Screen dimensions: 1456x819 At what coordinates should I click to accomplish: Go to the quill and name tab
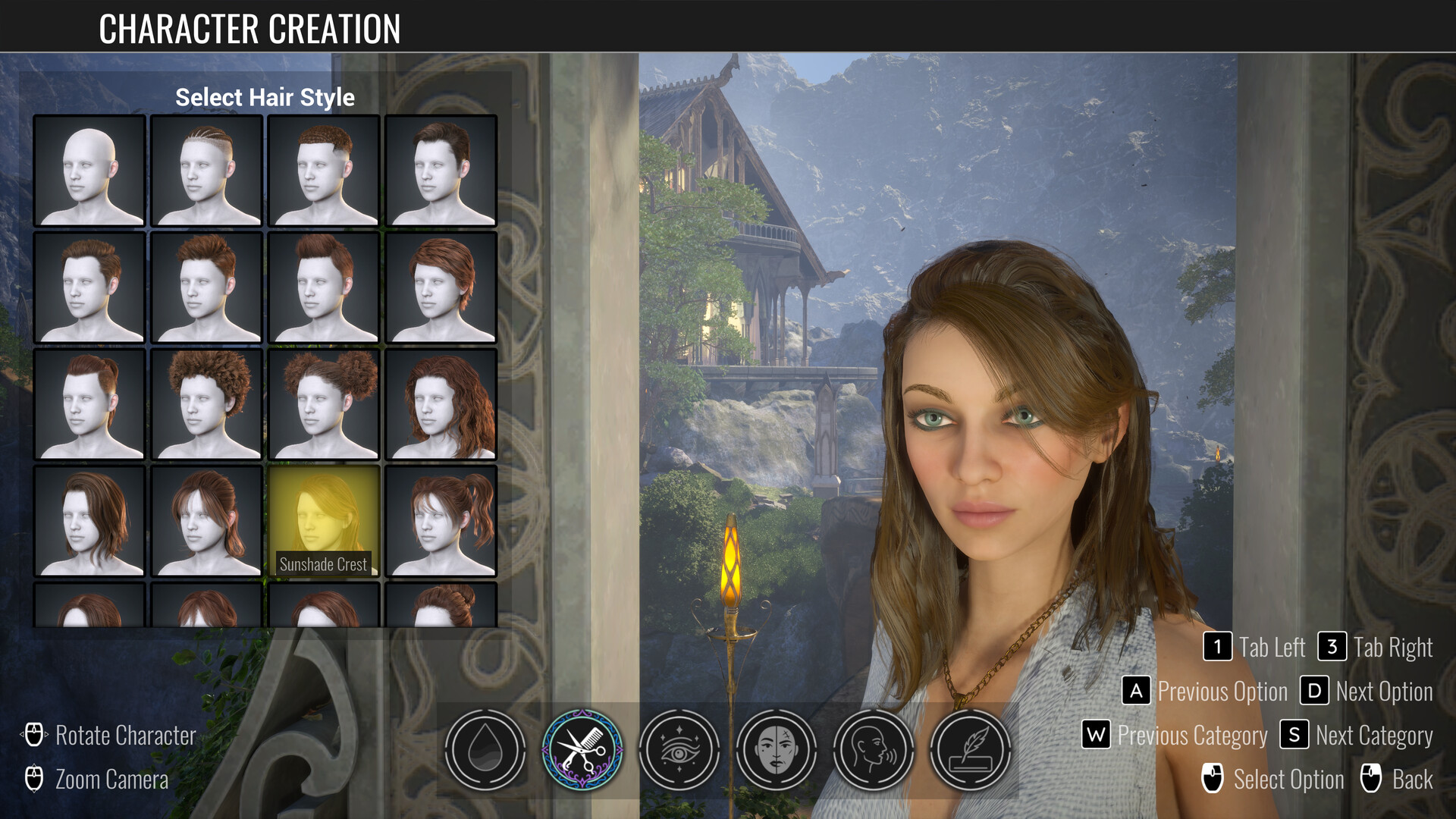(971, 750)
